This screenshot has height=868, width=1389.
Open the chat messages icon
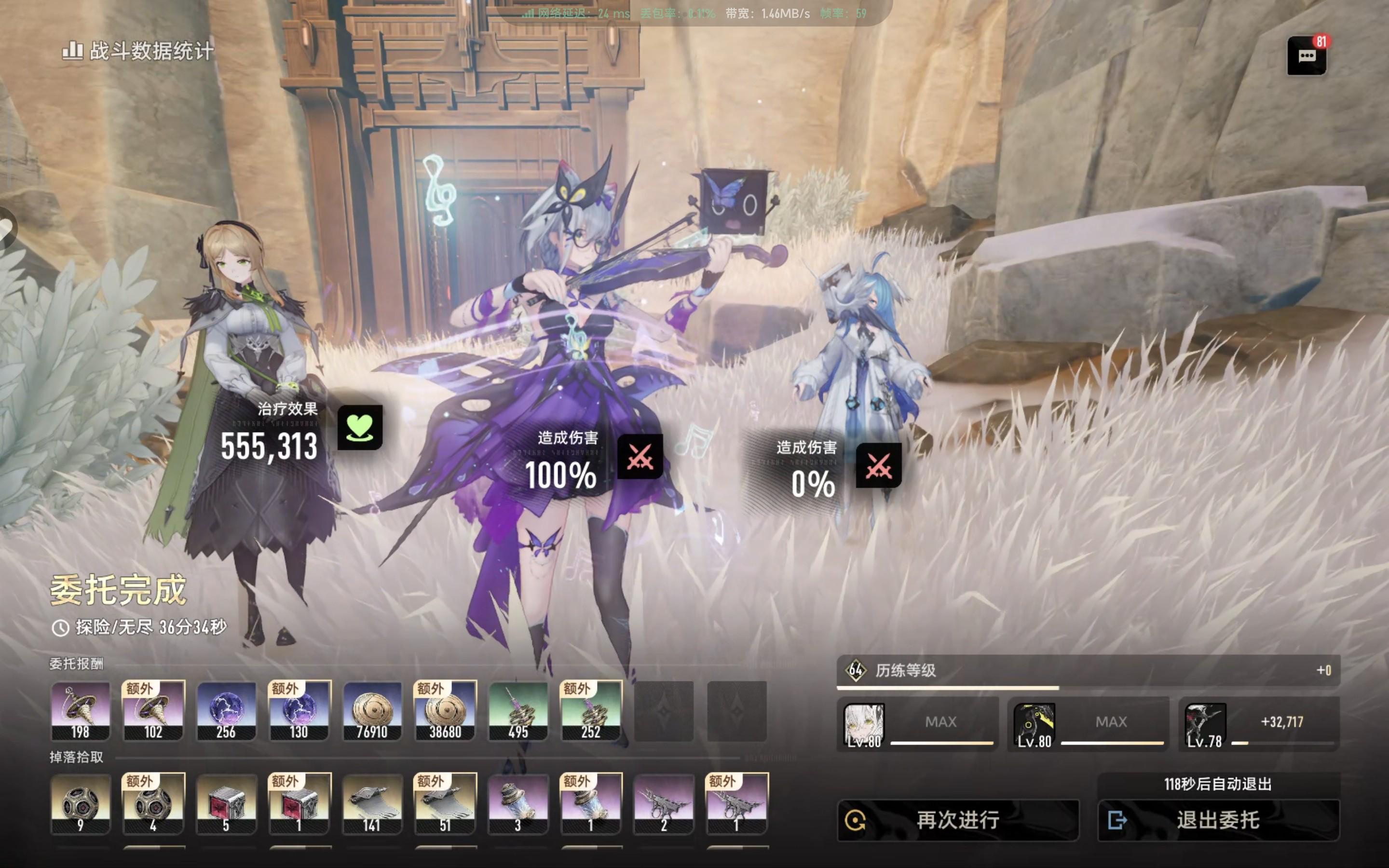[1307, 55]
